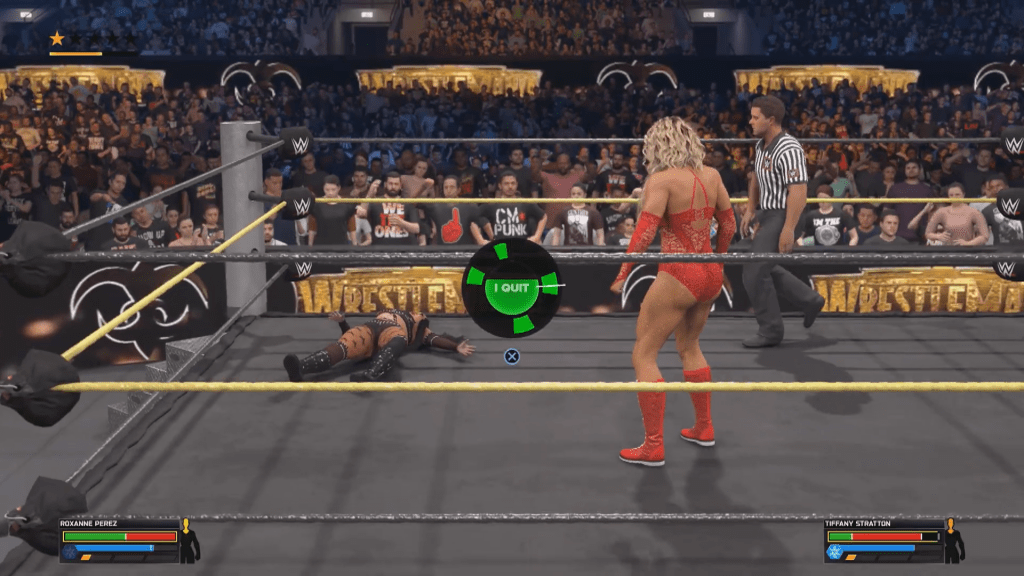Click the blue icon beside Tiffany Stratton's meter
This screenshot has height=576, width=1024.
pyautogui.click(x=834, y=551)
